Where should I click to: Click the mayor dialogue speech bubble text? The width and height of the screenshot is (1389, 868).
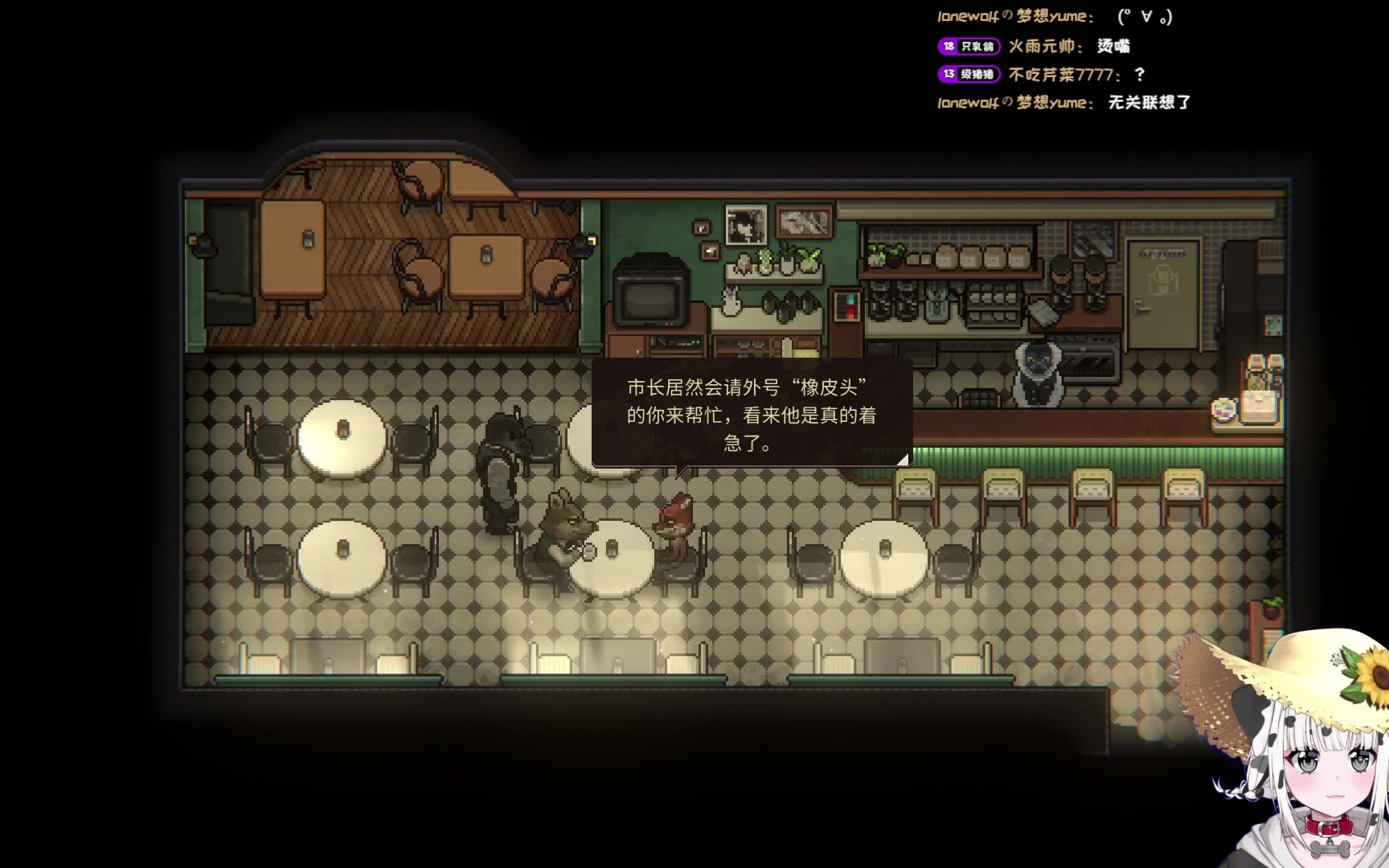751,415
